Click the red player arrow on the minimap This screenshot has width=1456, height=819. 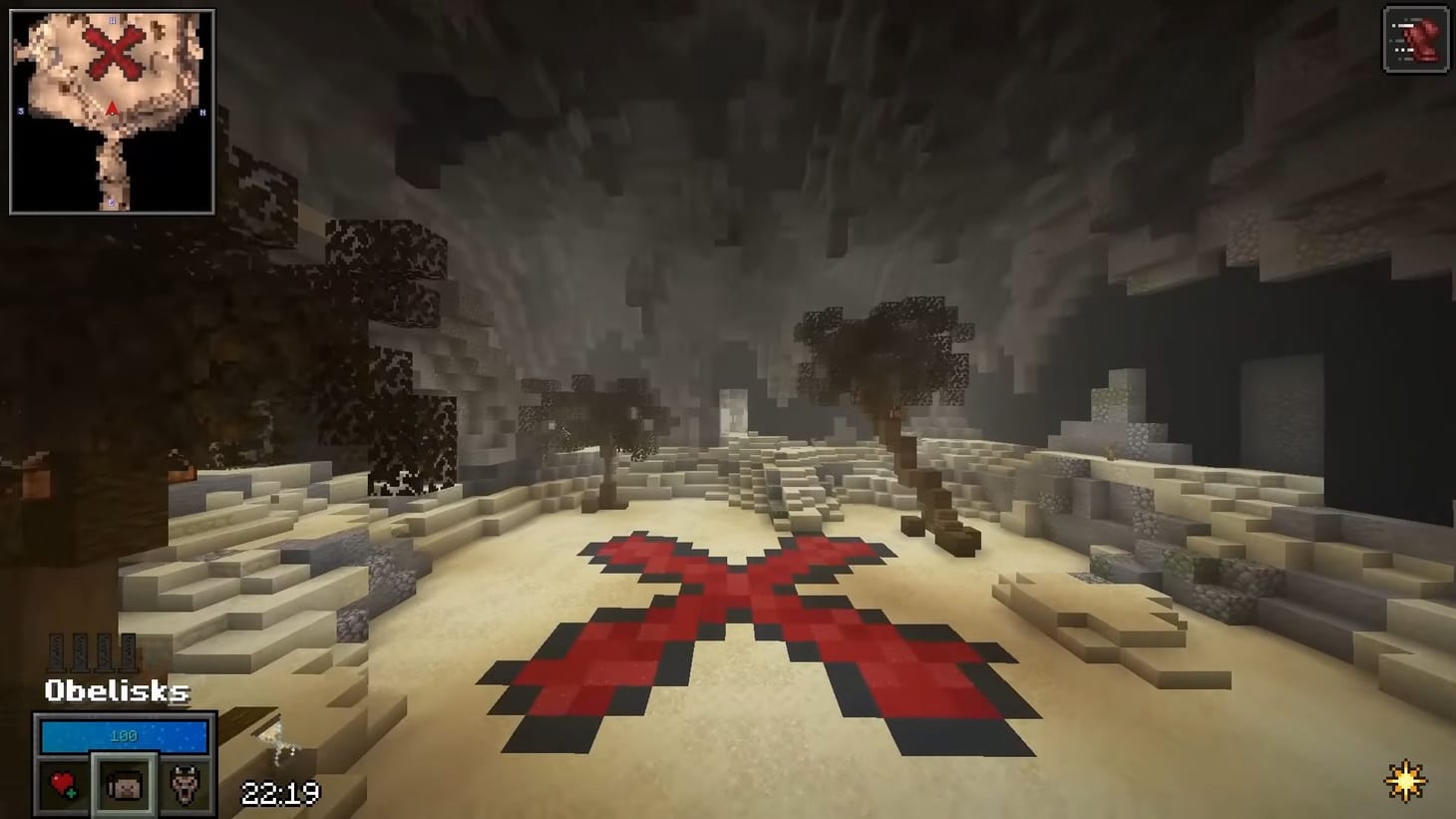click(x=112, y=110)
